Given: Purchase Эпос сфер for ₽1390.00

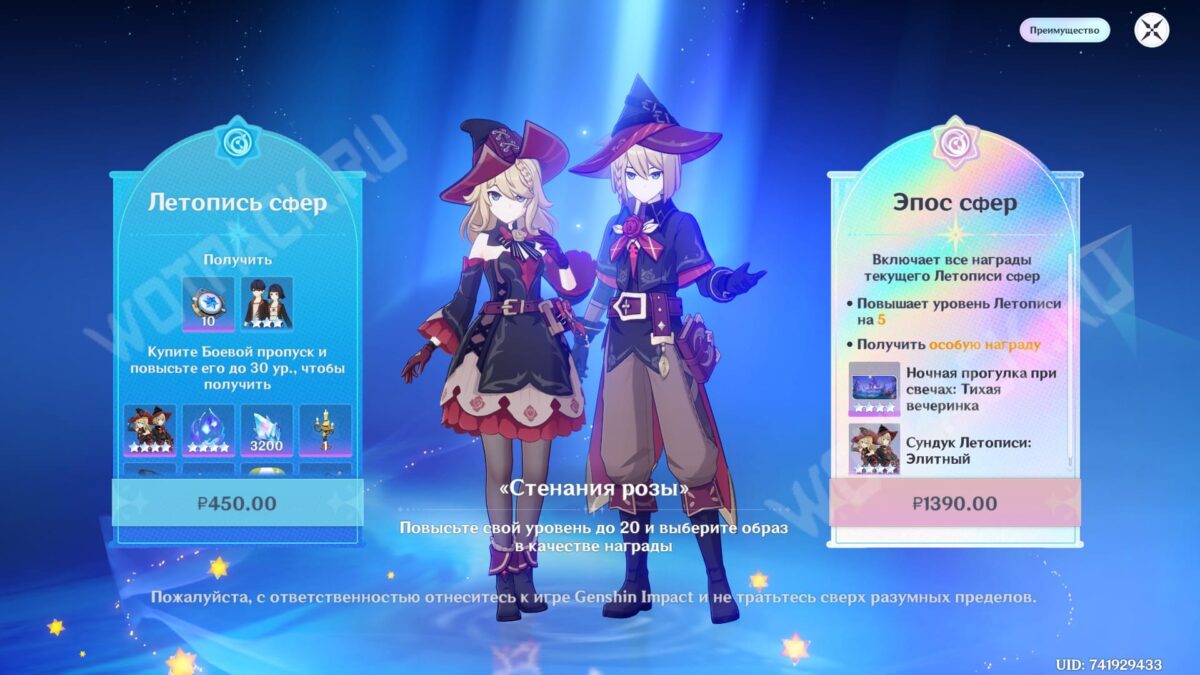Looking at the screenshot, I should pyautogui.click(x=954, y=503).
